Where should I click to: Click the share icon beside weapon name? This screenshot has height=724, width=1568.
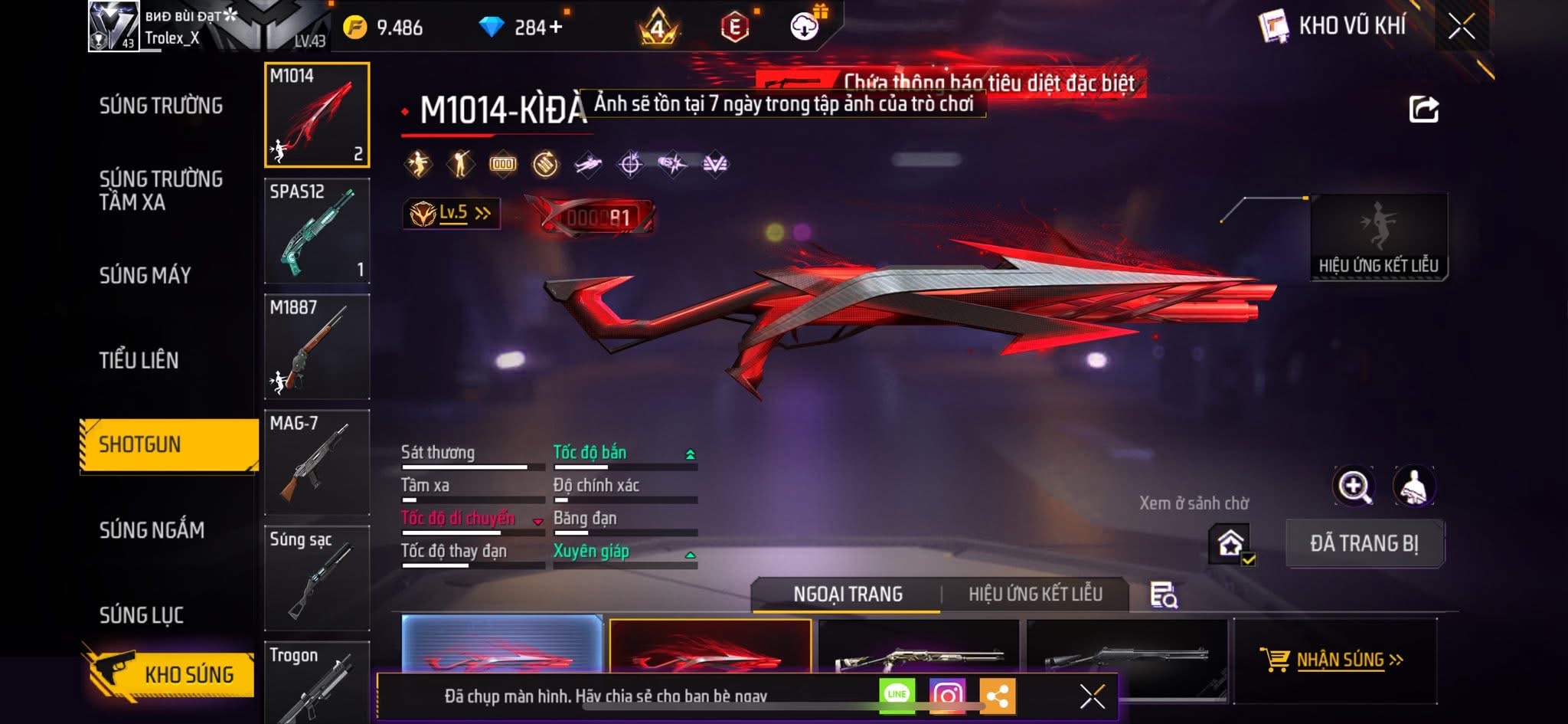coord(1423,110)
